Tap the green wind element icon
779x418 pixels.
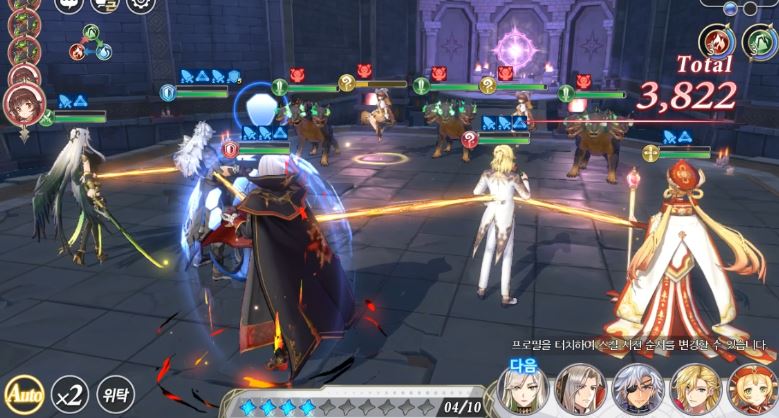(x=760, y=42)
